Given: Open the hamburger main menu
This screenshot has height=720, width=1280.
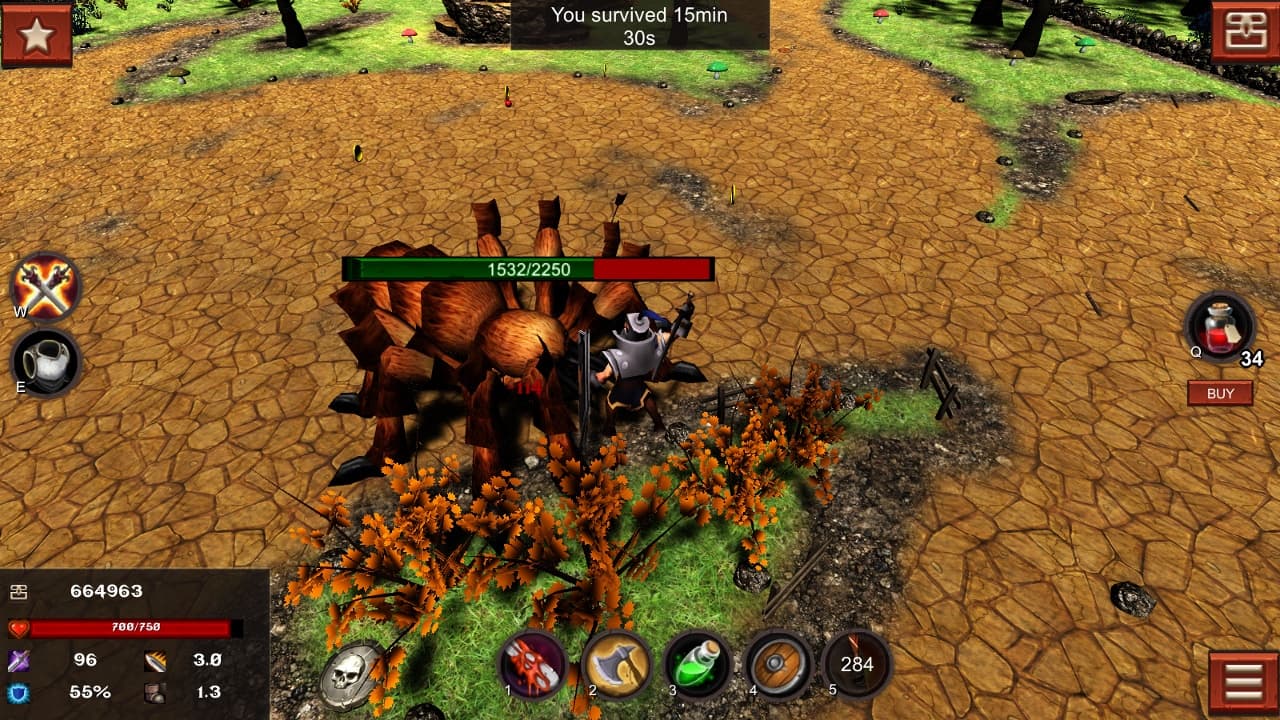Looking at the screenshot, I should pyautogui.click(x=1243, y=683).
